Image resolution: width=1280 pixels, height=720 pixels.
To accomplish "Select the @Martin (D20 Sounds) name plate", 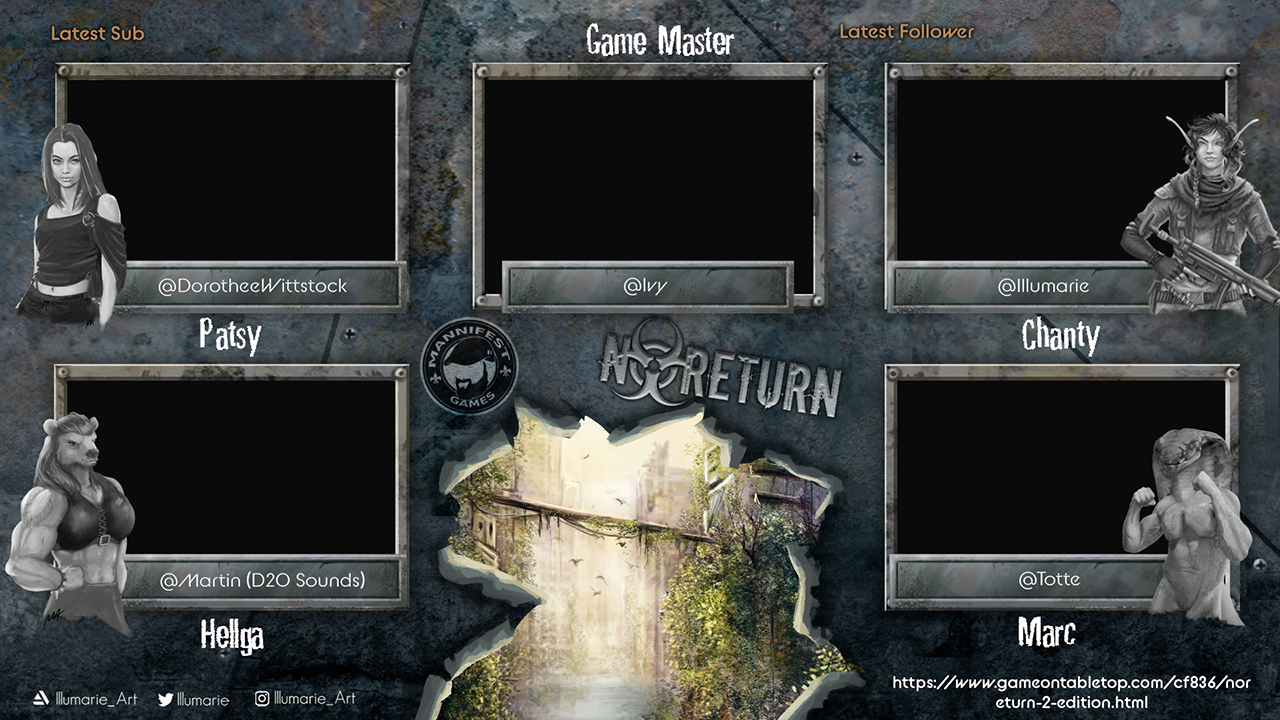I will 262,580.
